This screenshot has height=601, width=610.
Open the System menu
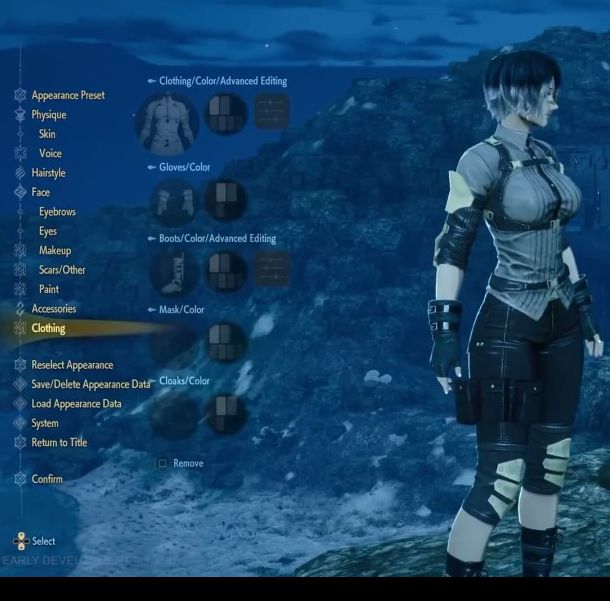pyautogui.click(x=45, y=423)
